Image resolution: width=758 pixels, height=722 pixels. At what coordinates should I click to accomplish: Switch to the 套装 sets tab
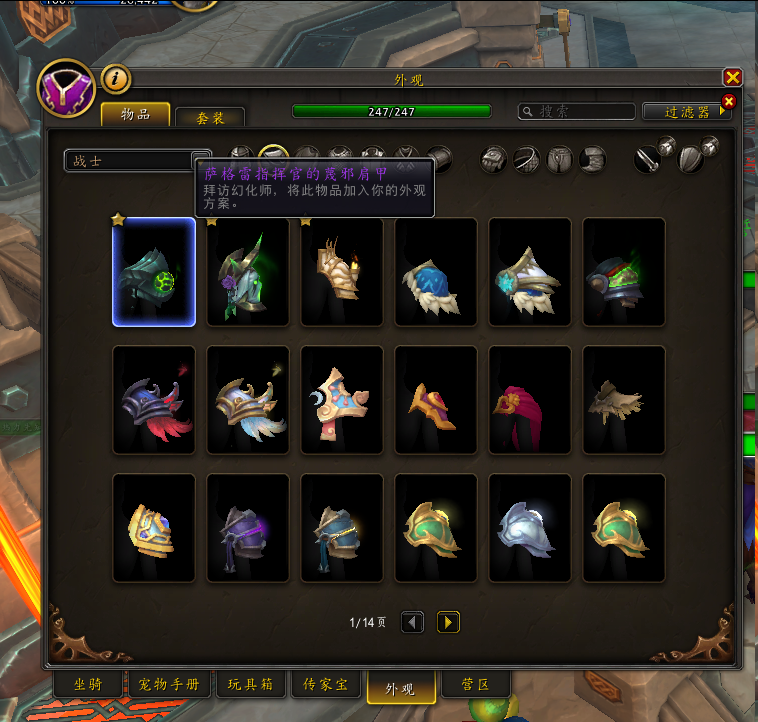(210, 117)
